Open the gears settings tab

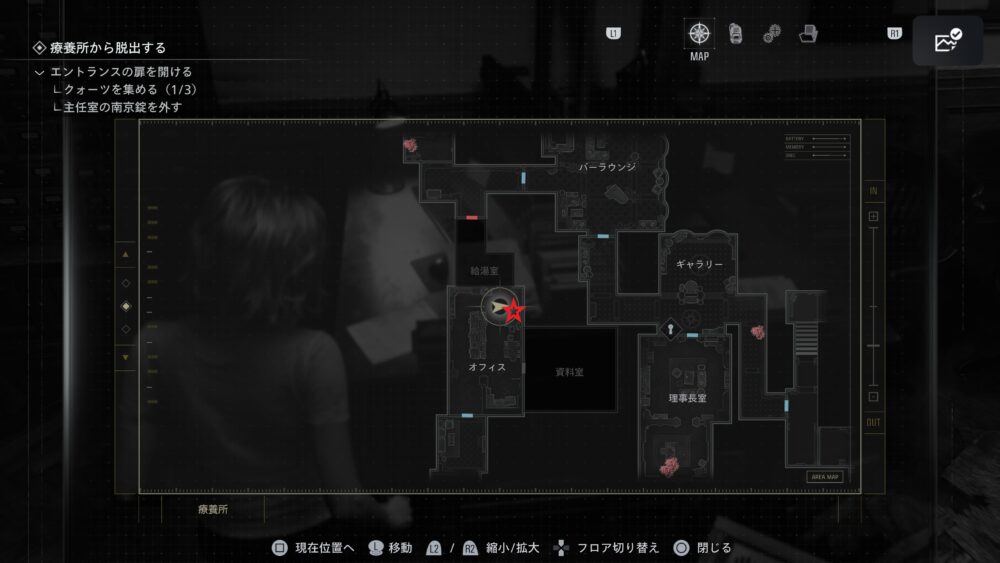(x=771, y=34)
